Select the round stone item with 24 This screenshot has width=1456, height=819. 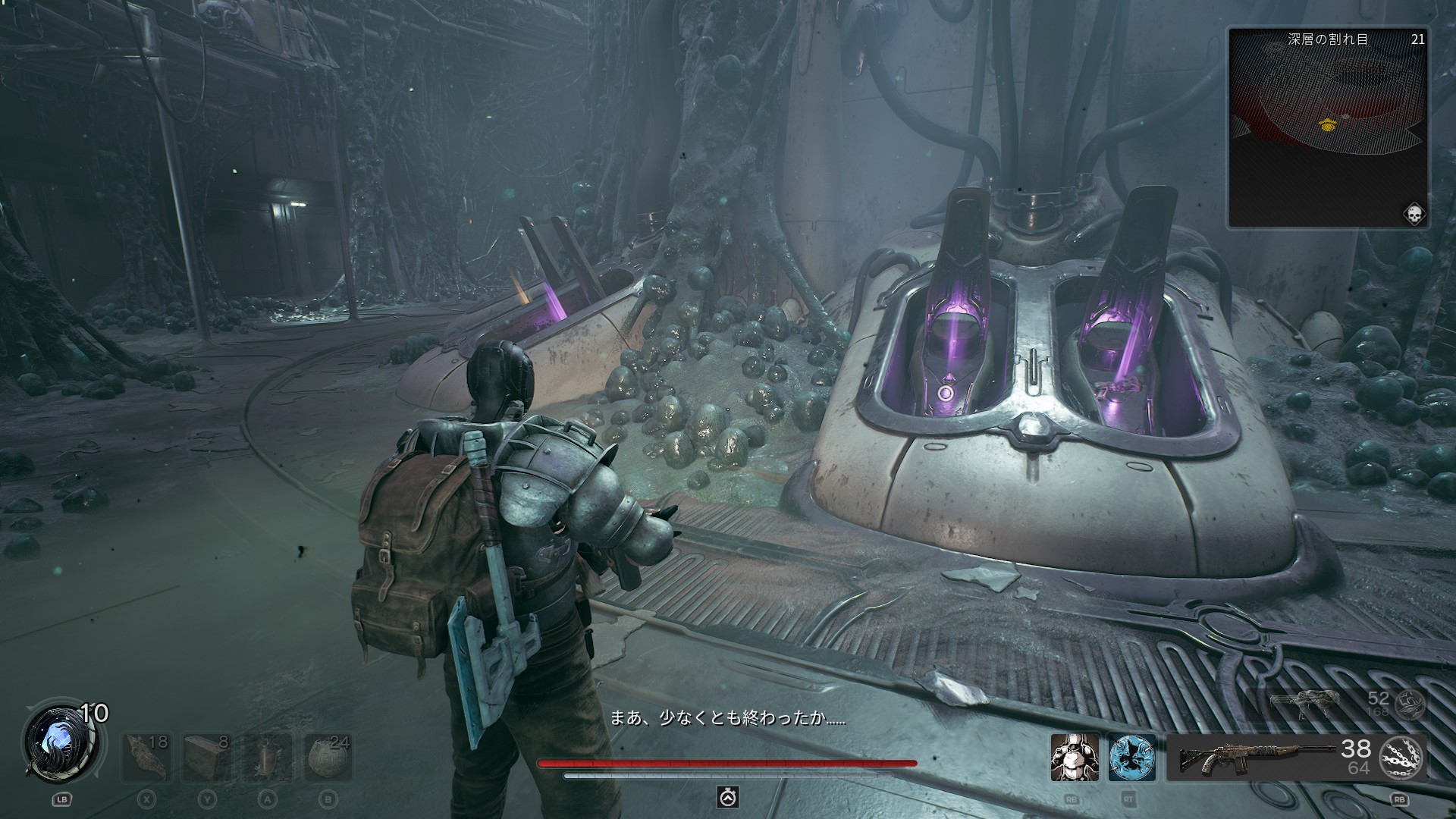point(328,757)
